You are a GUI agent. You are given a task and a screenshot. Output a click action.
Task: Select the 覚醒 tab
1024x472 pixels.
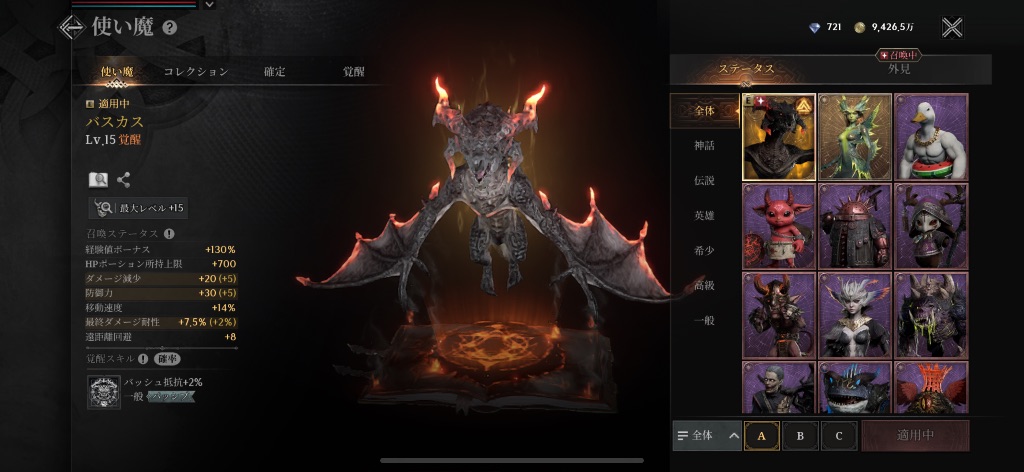click(354, 72)
